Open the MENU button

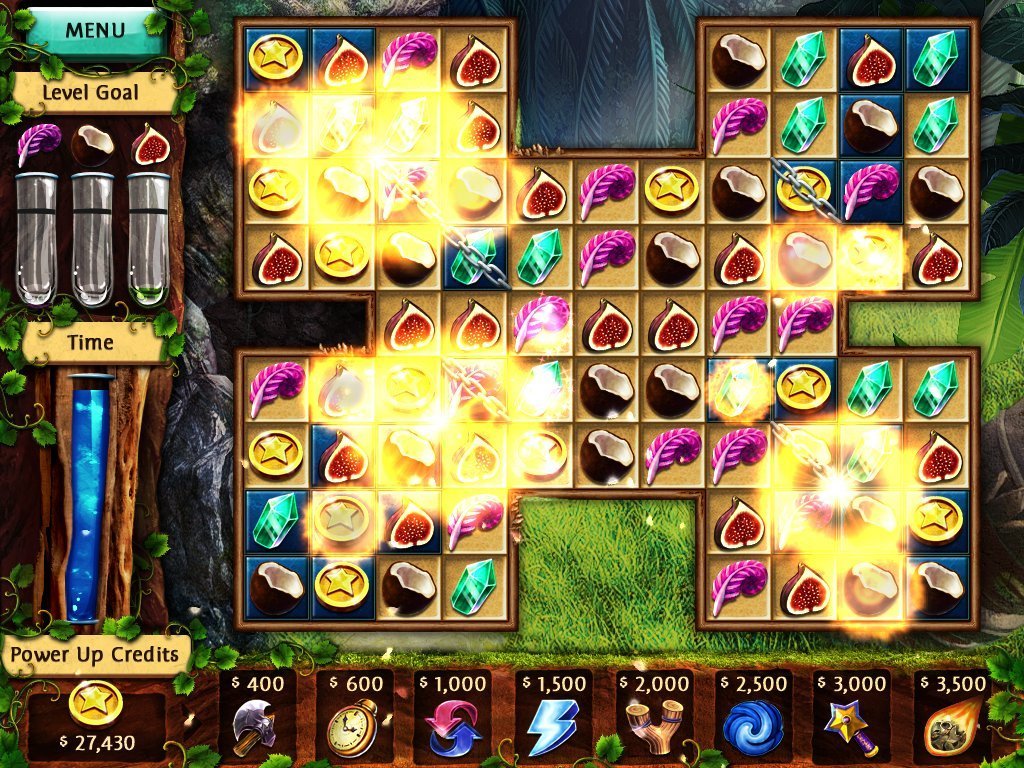coord(95,30)
